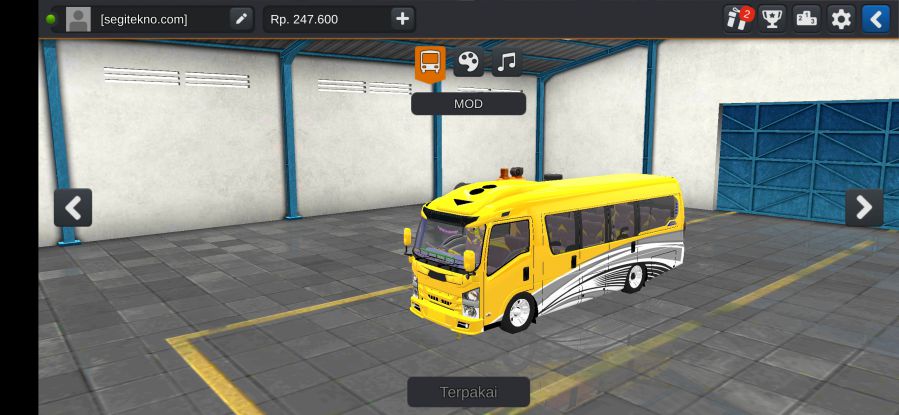Edit the player name with the pencil icon

[241, 19]
